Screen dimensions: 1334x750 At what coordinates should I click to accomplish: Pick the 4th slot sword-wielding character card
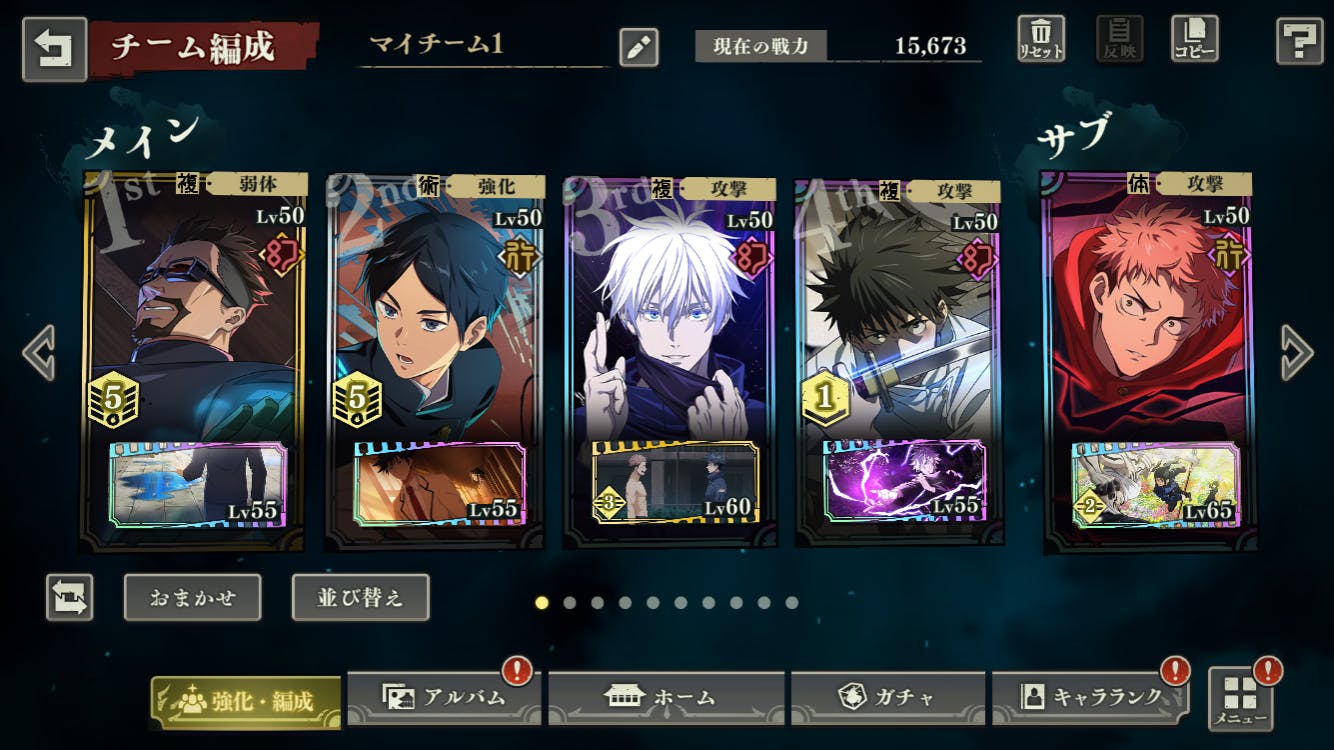tap(899, 330)
